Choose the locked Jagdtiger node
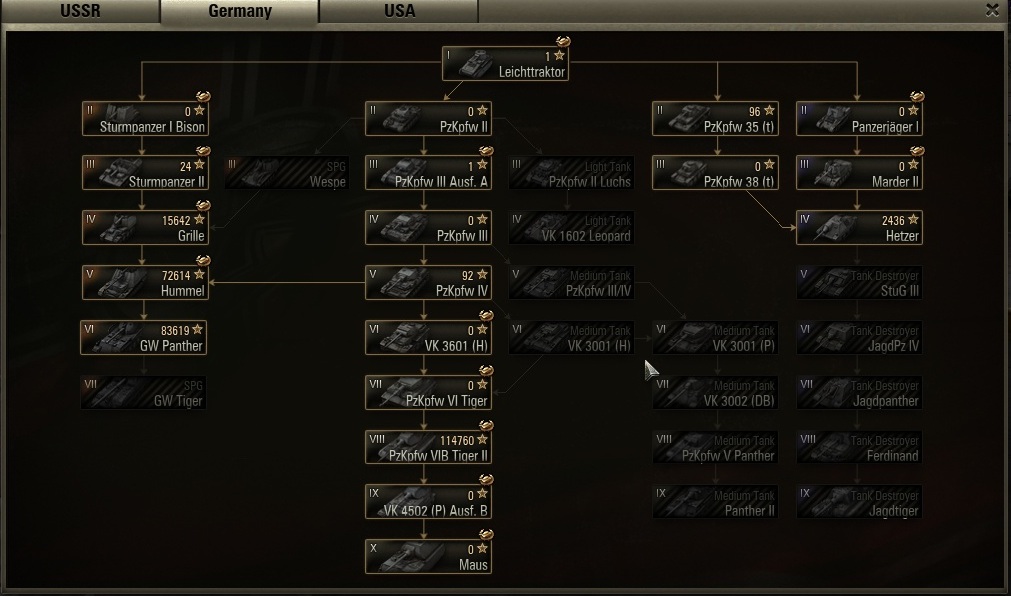Image resolution: width=1011 pixels, height=597 pixels. tap(859, 503)
